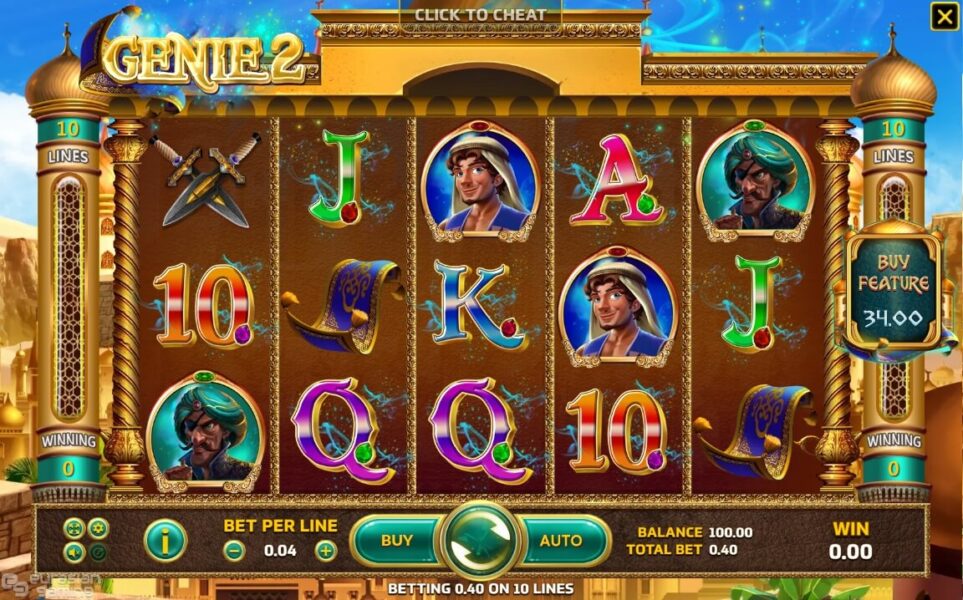The height and width of the screenshot is (600, 963).
Task: Click the BUY button
Action: (x=397, y=541)
